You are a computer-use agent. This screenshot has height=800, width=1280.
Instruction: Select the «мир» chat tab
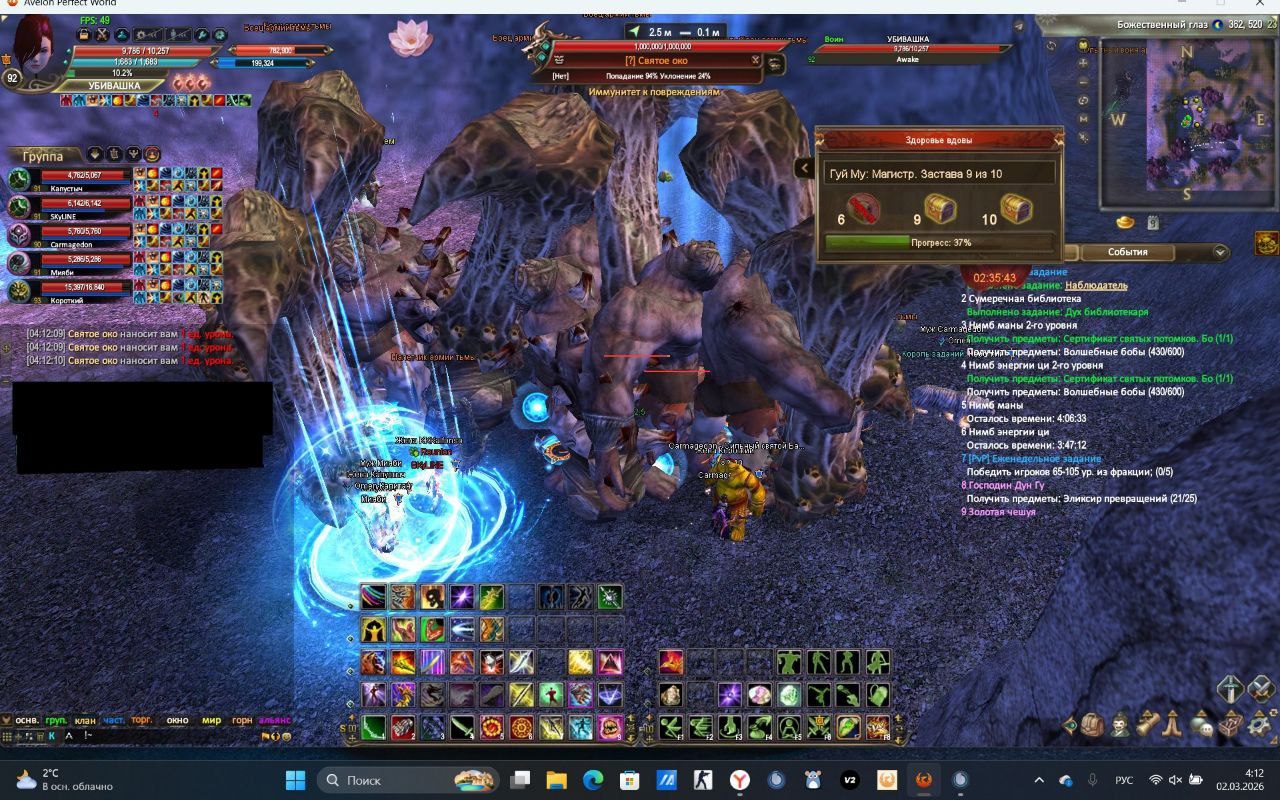coord(211,720)
